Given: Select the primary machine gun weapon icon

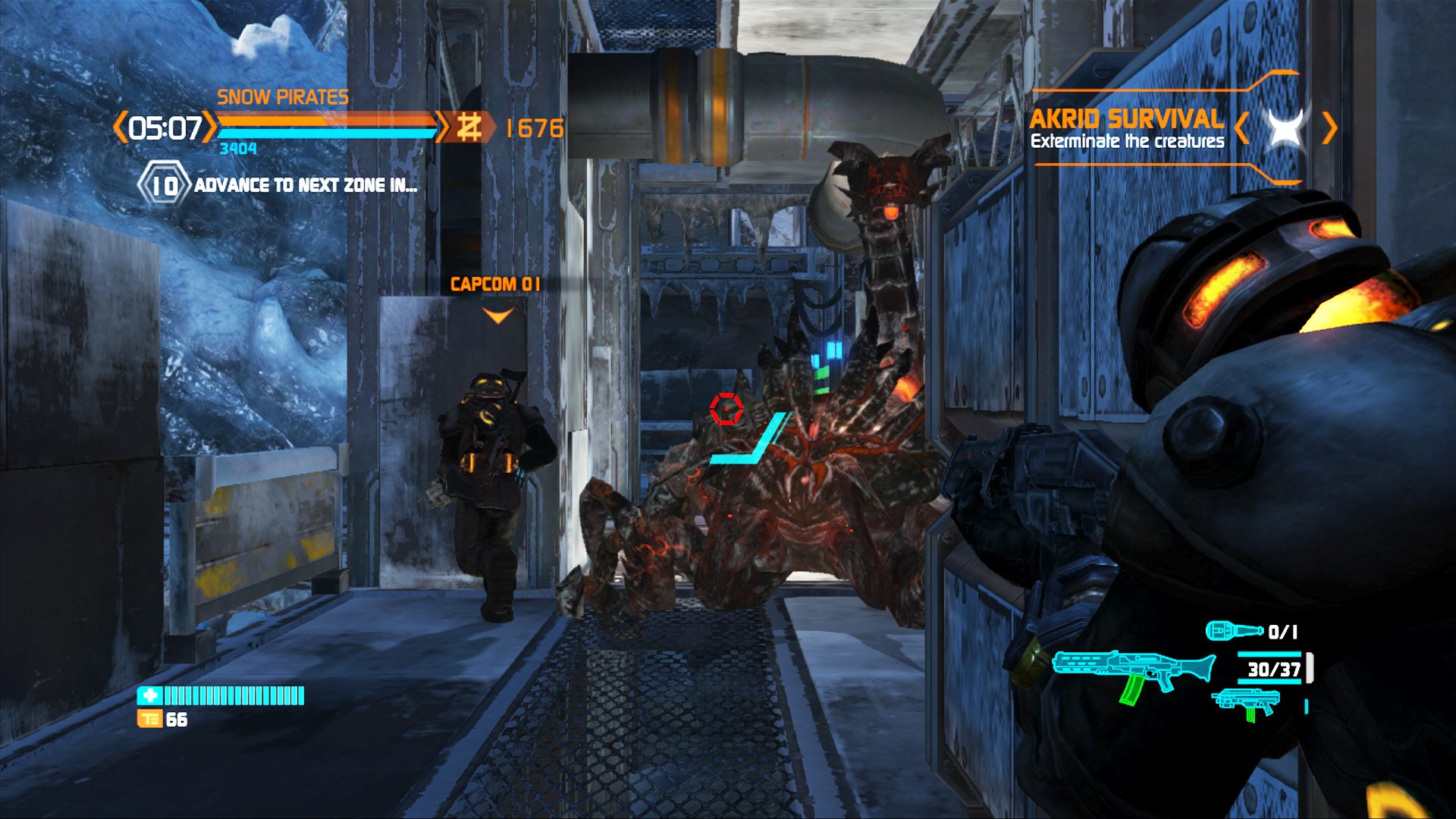Looking at the screenshot, I should click(x=1133, y=672).
